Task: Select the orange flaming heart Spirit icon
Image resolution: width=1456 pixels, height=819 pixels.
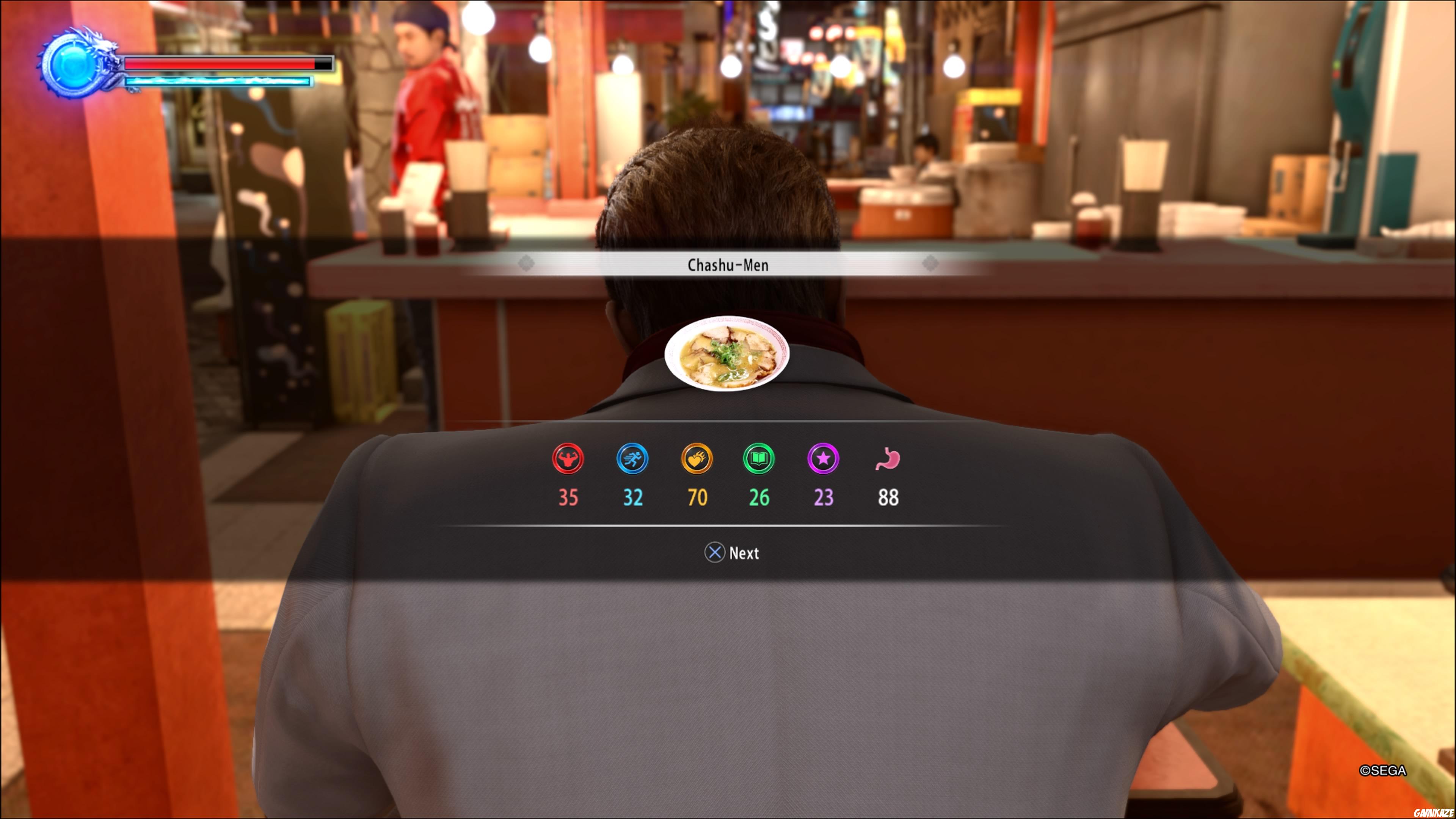Action: pos(697,460)
